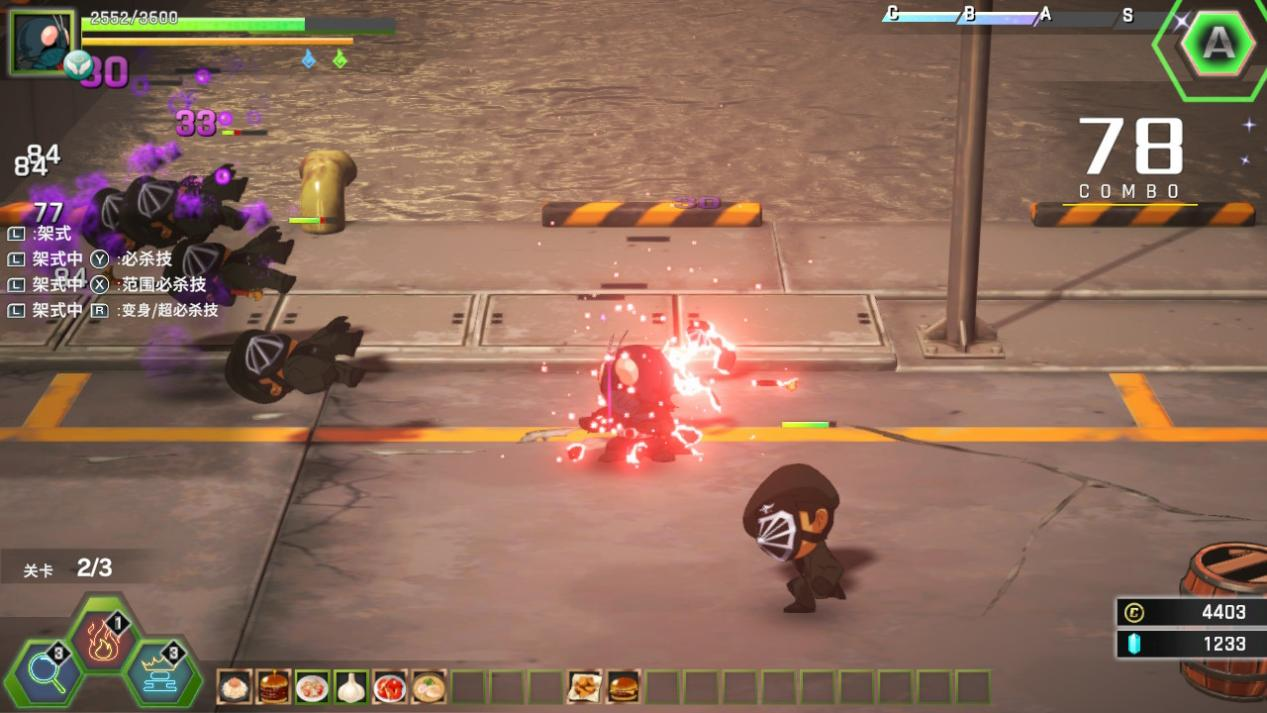This screenshot has height=713, width=1267.
Task: Click the winged emblem beside the portrait
Action: [78, 66]
